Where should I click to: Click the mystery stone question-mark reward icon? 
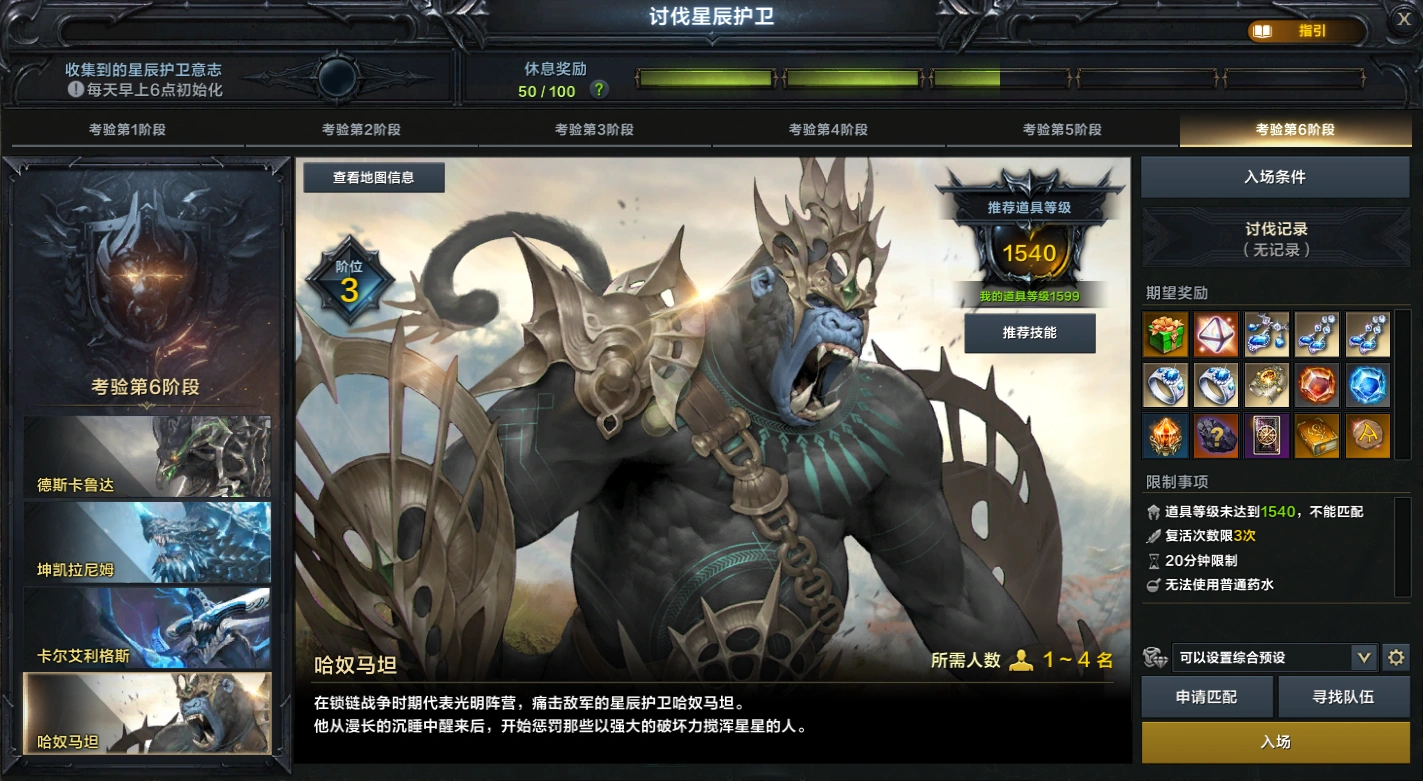[x=1217, y=436]
